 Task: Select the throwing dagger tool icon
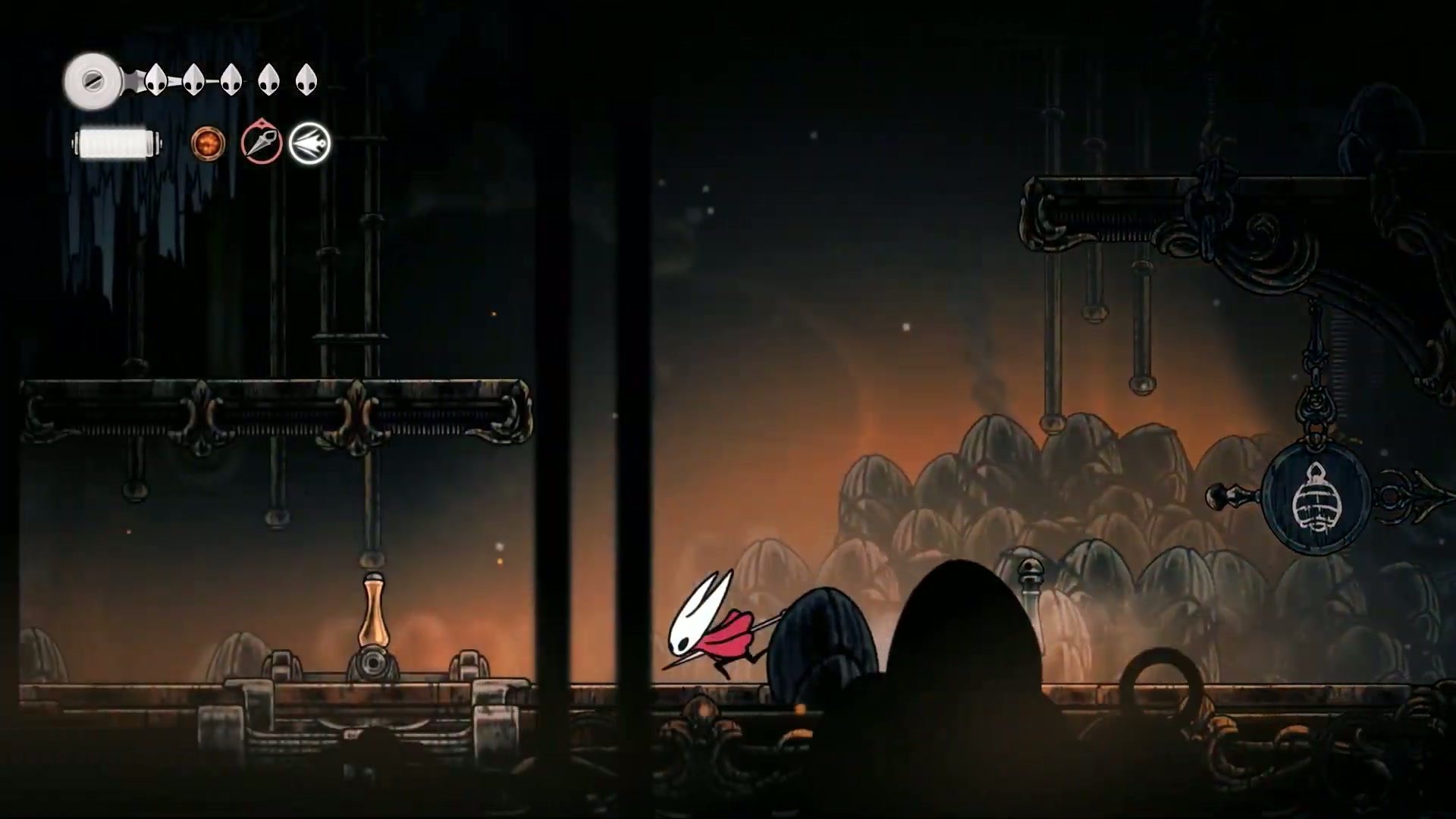pyautogui.click(x=262, y=143)
